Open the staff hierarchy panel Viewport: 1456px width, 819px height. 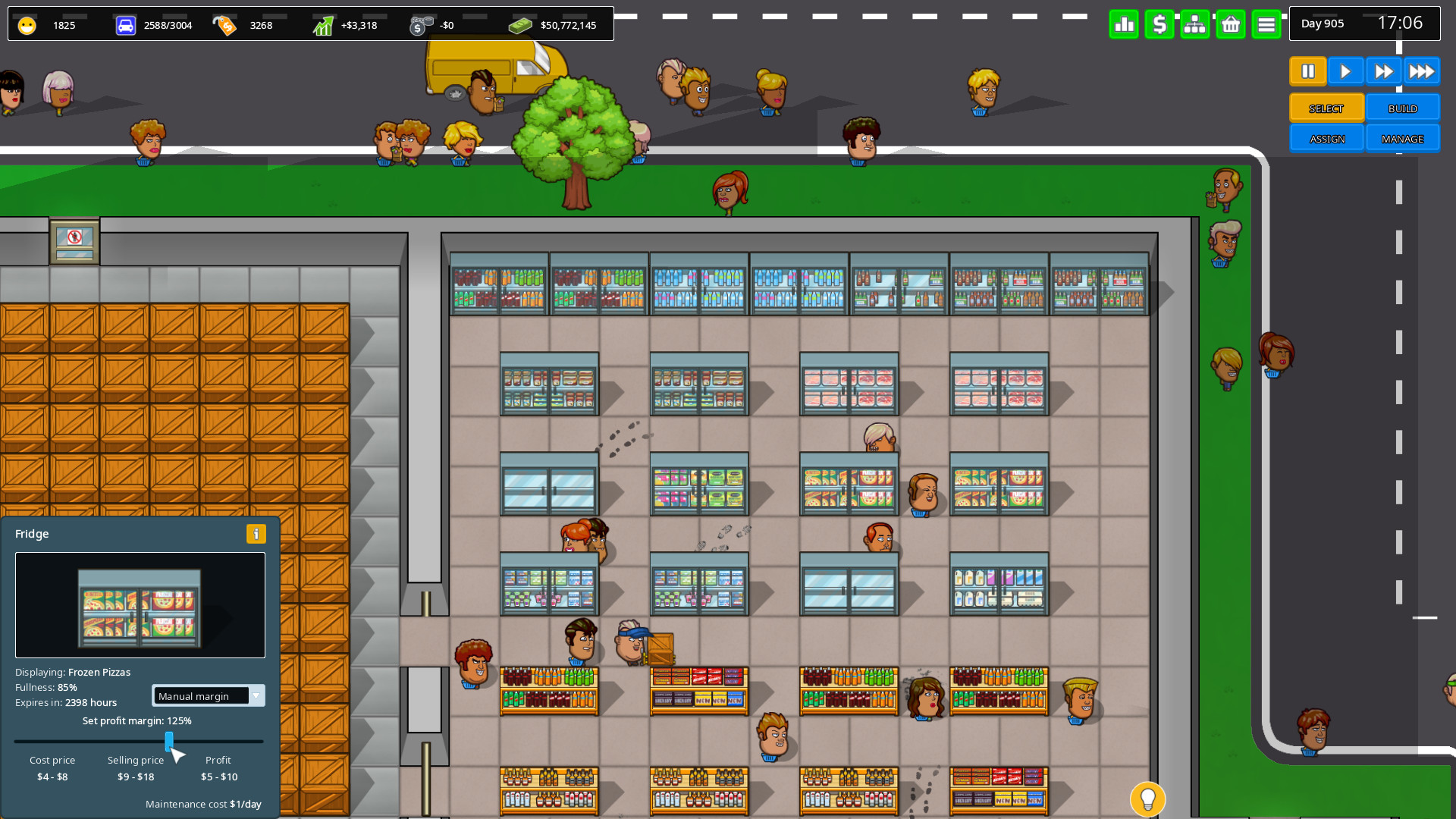1195,24
